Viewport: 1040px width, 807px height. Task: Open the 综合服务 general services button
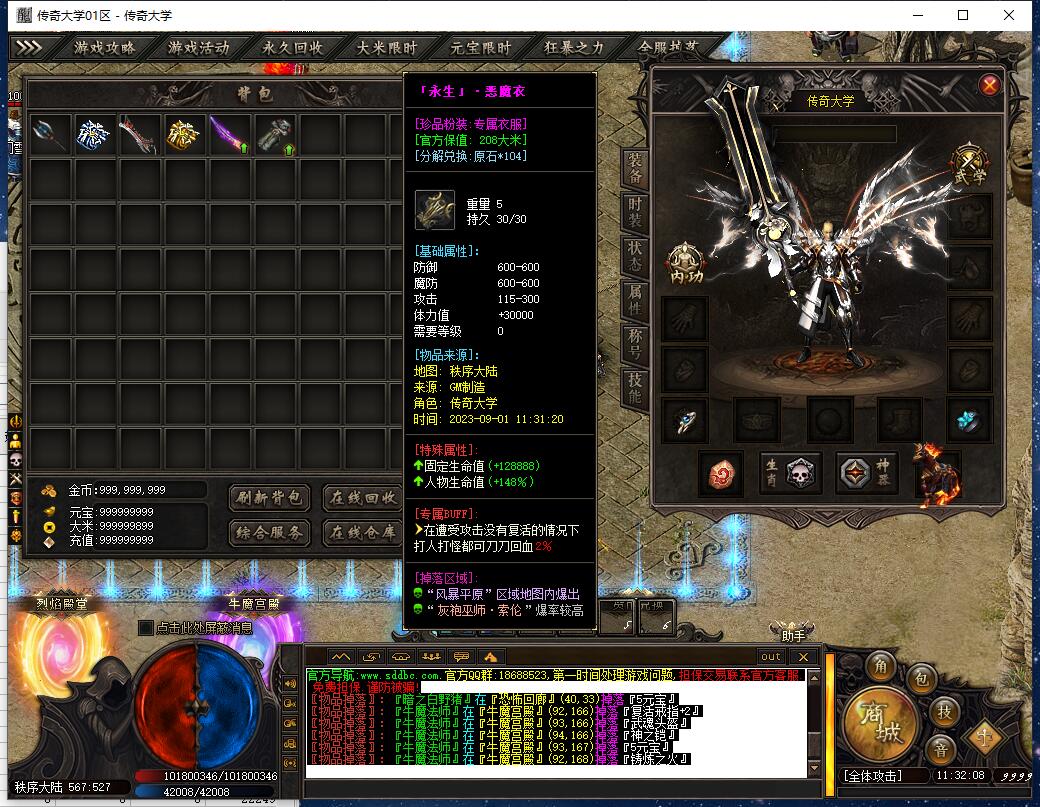click(x=270, y=532)
